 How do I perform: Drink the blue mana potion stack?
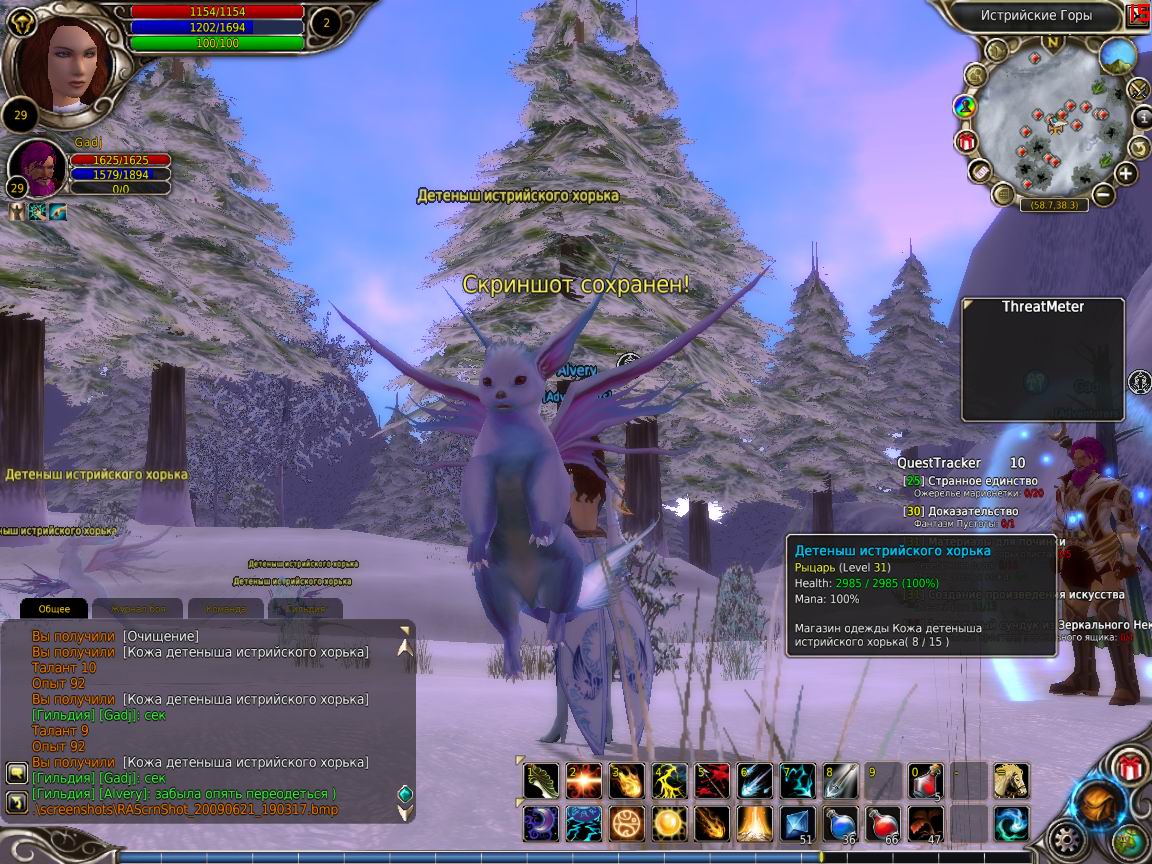click(x=841, y=824)
